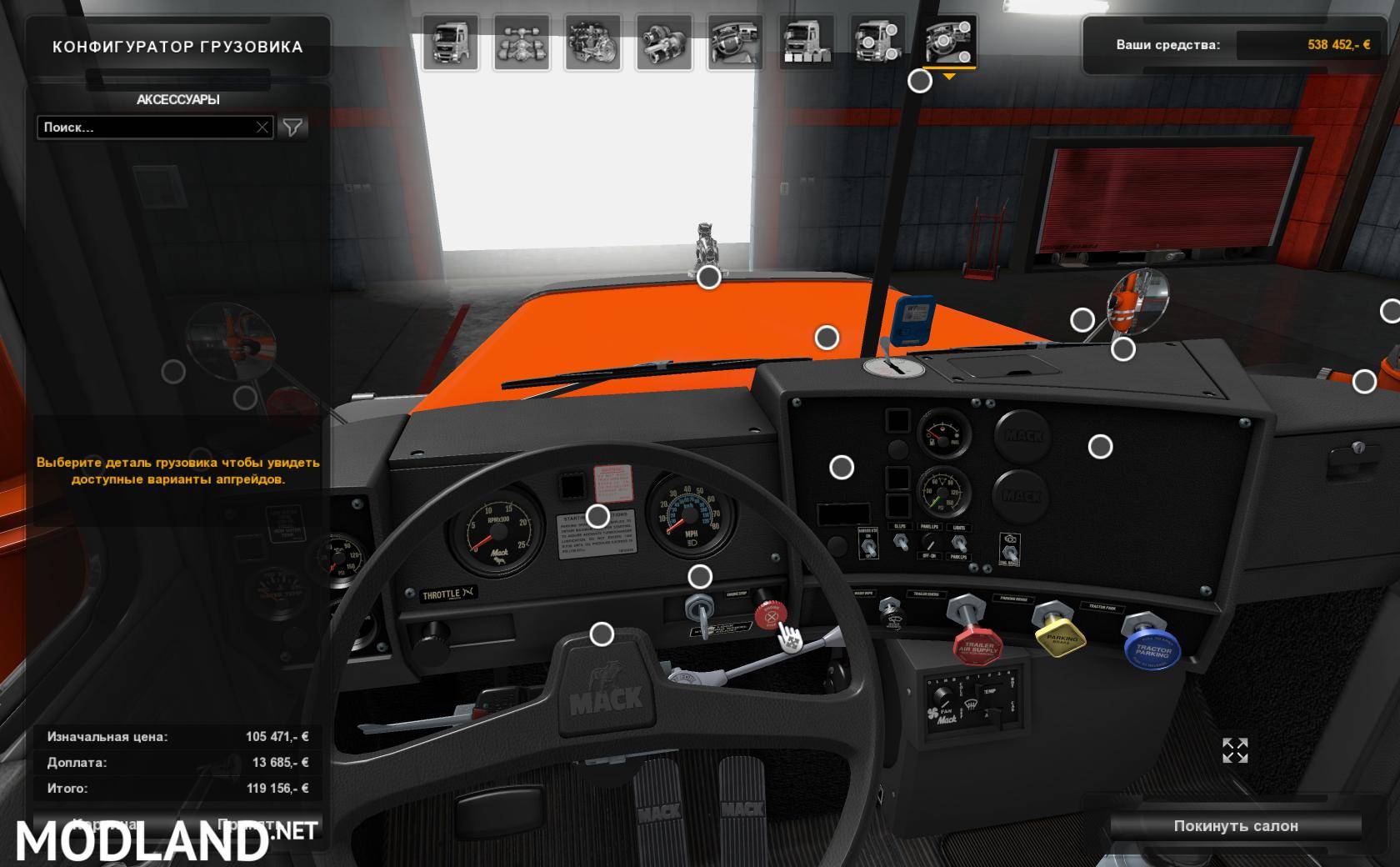Pick the steering wheel hub accessory marker
This screenshot has width=1400, height=867.
click(602, 635)
